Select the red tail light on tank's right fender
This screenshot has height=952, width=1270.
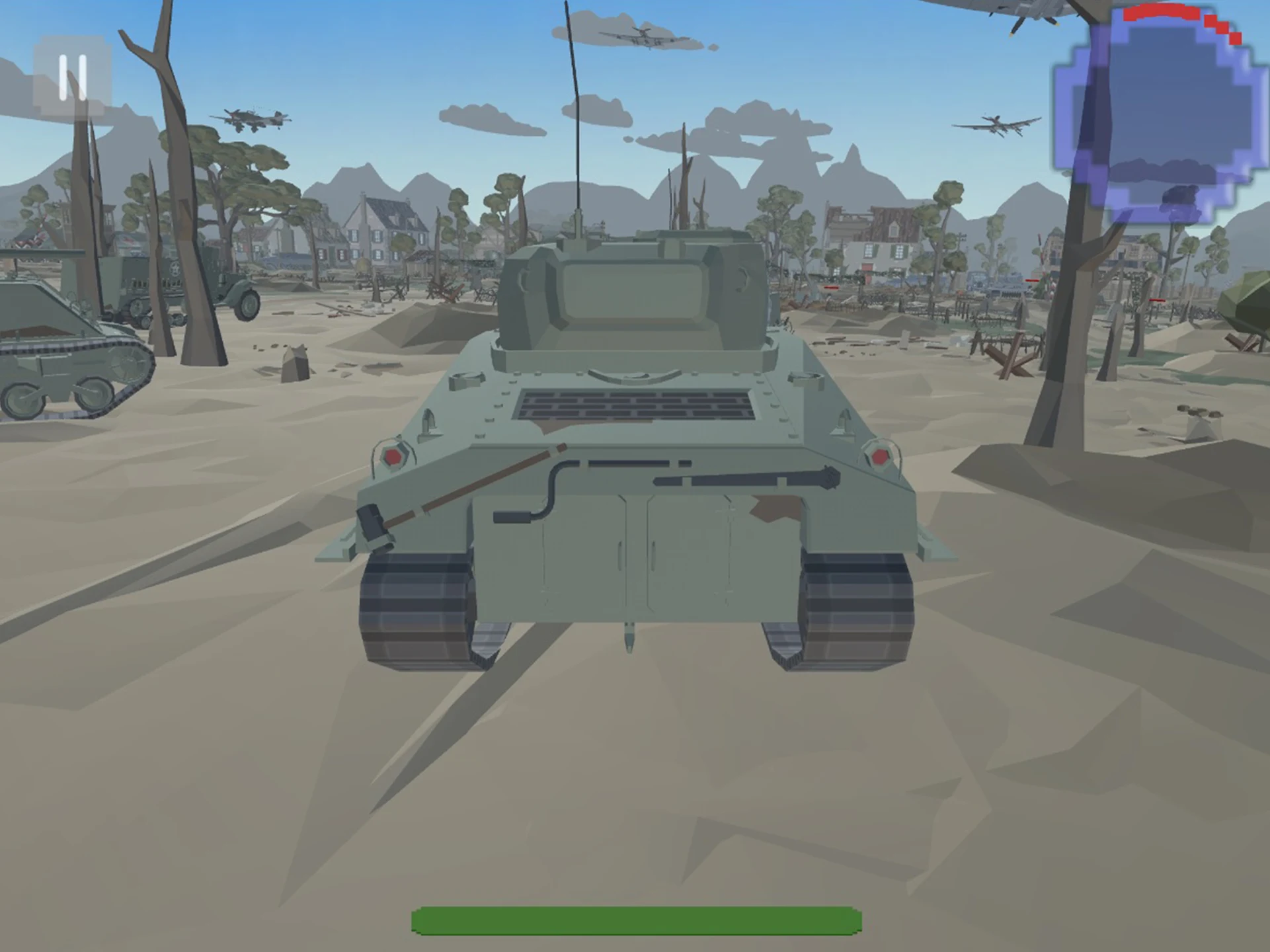pos(881,455)
